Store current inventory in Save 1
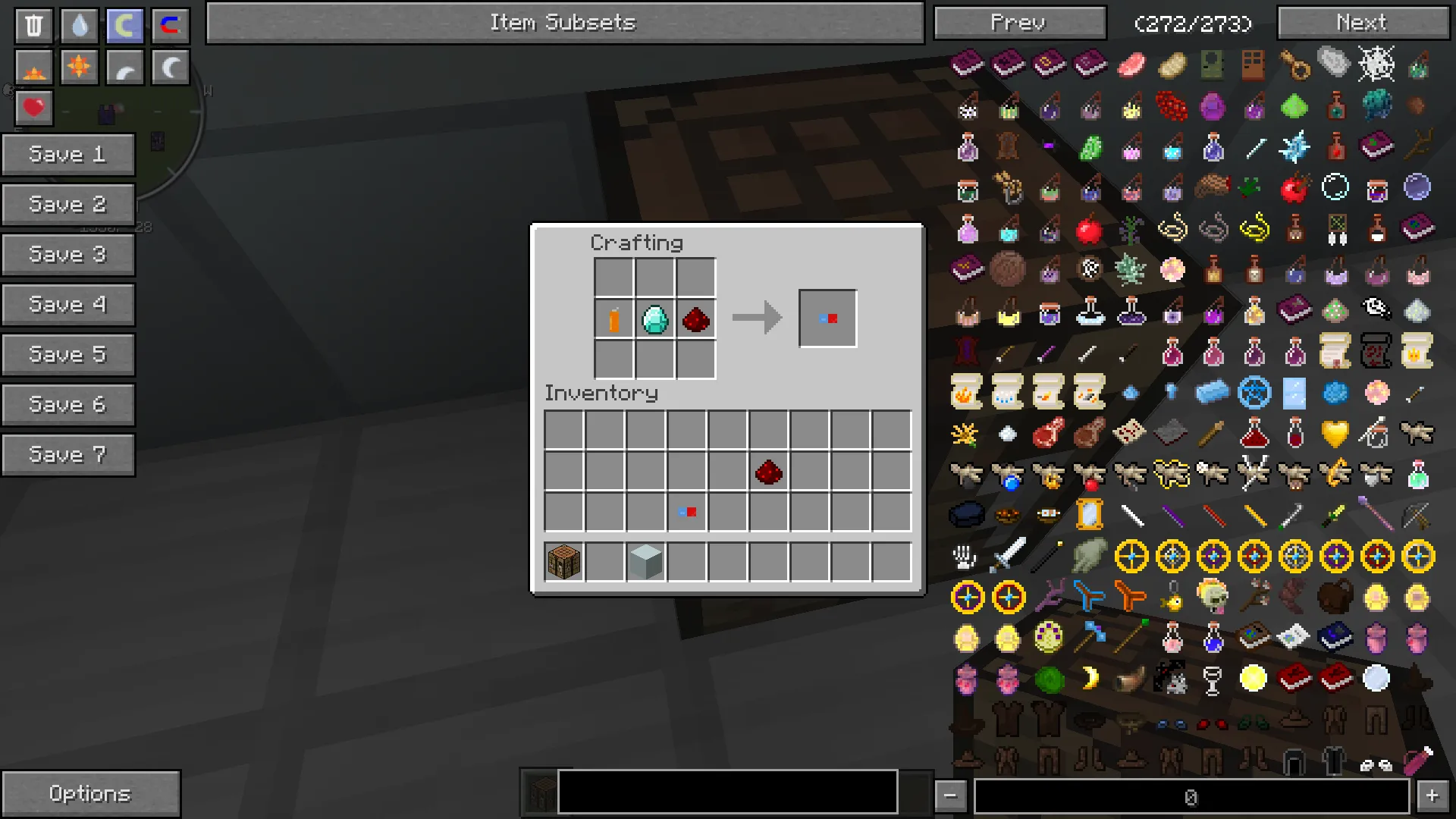Viewport: 1456px width, 819px height. pos(68,154)
